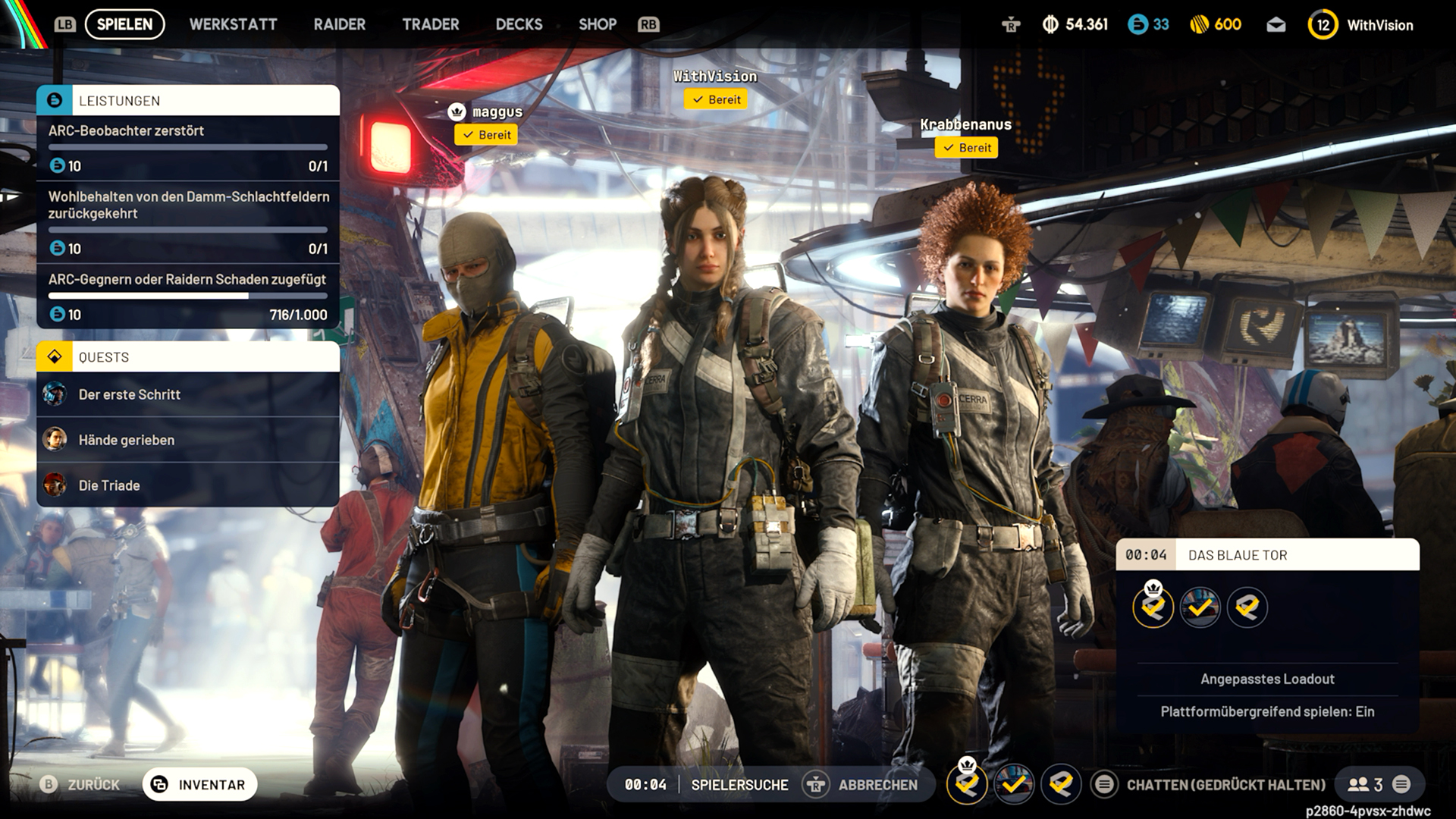
Task: Go to the Raider tab
Action: pos(339,24)
